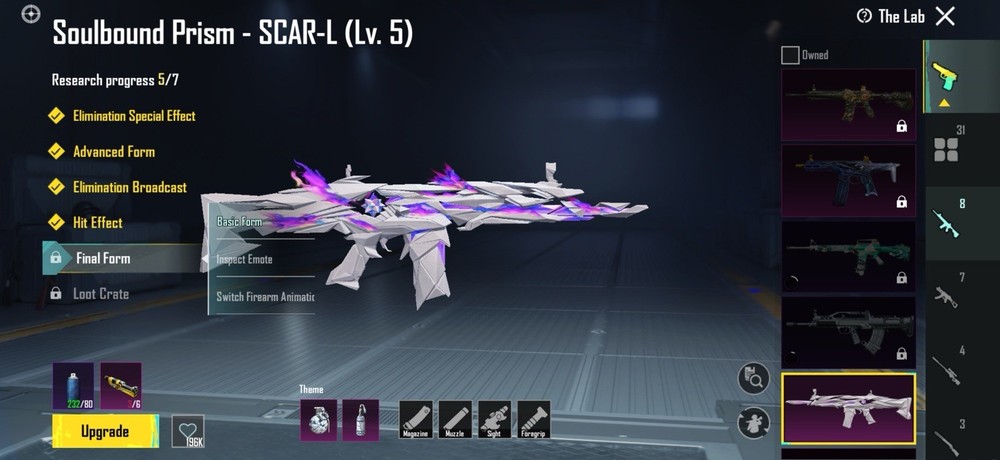Open the Magazine attachment slot
The image size is (1000, 460).
pyautogui.click(x=416, y=419)
